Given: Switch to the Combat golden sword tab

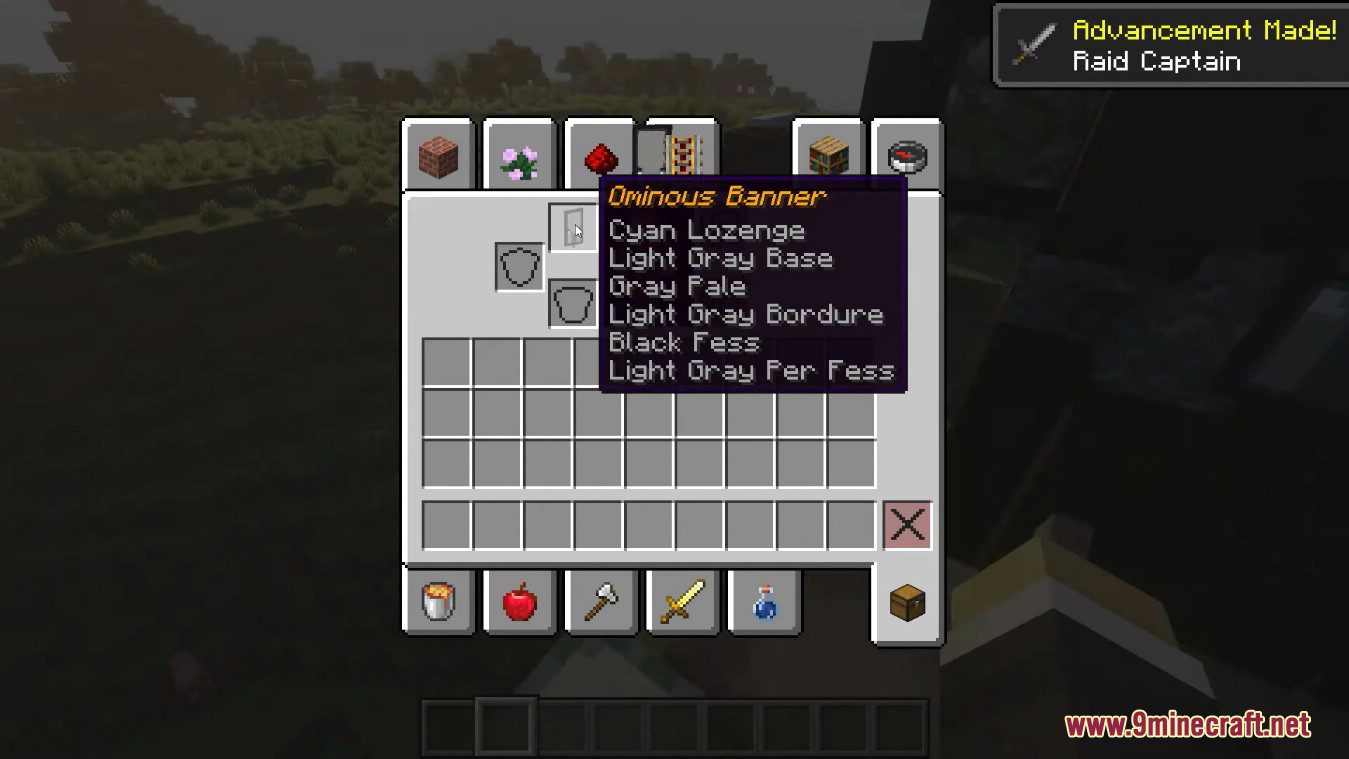Looking at the screenshot, I should (682, 600).
